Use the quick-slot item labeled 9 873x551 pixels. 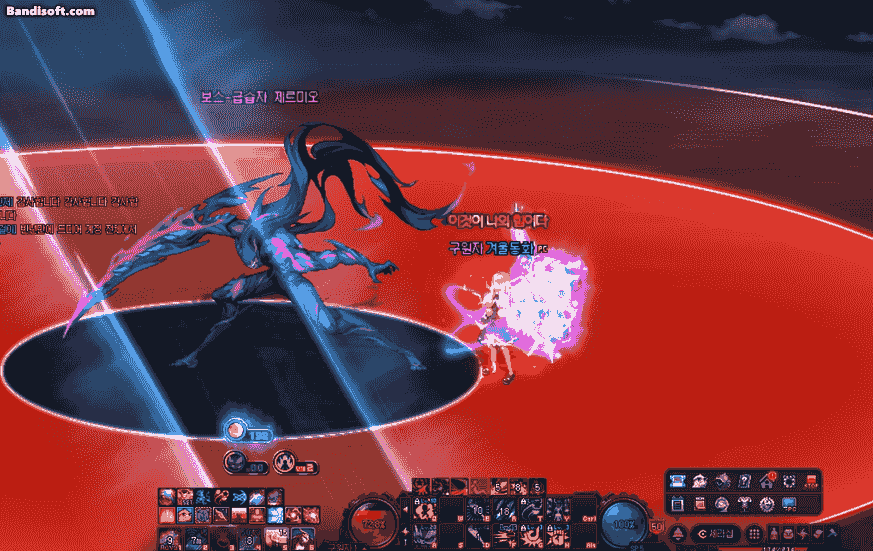168,541
